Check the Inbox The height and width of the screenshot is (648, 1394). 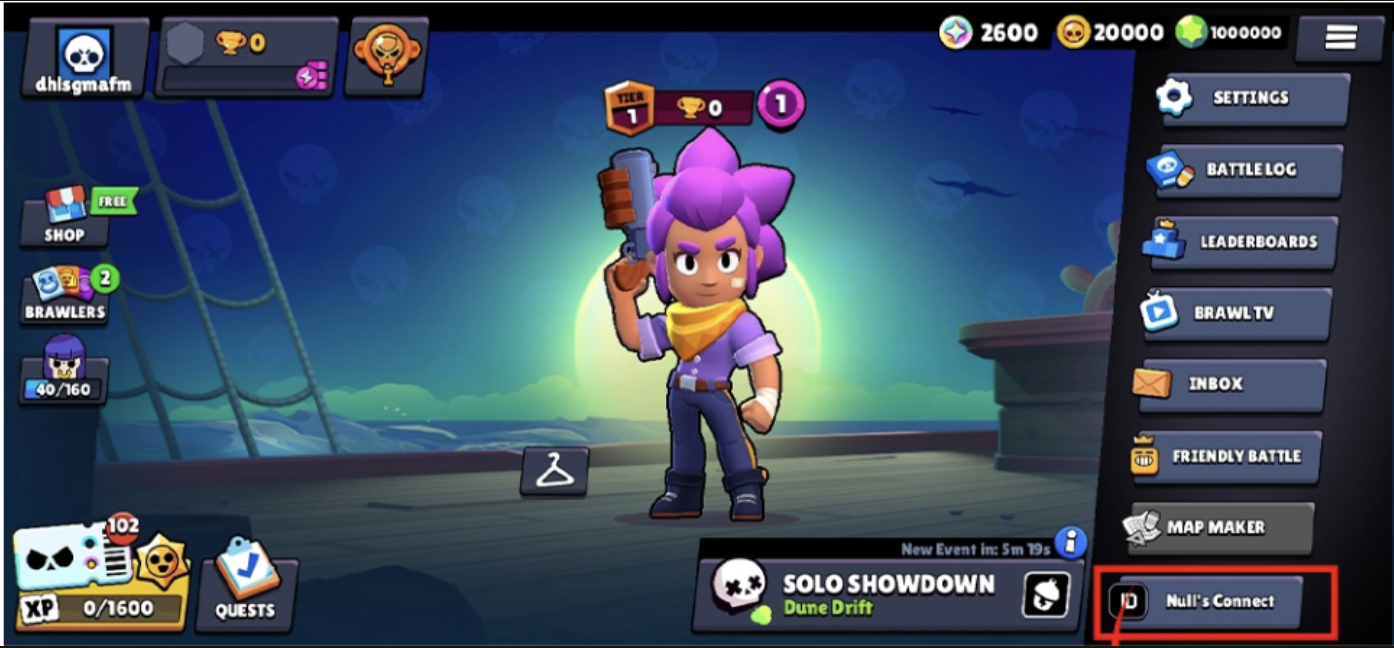coord(1230,384)
